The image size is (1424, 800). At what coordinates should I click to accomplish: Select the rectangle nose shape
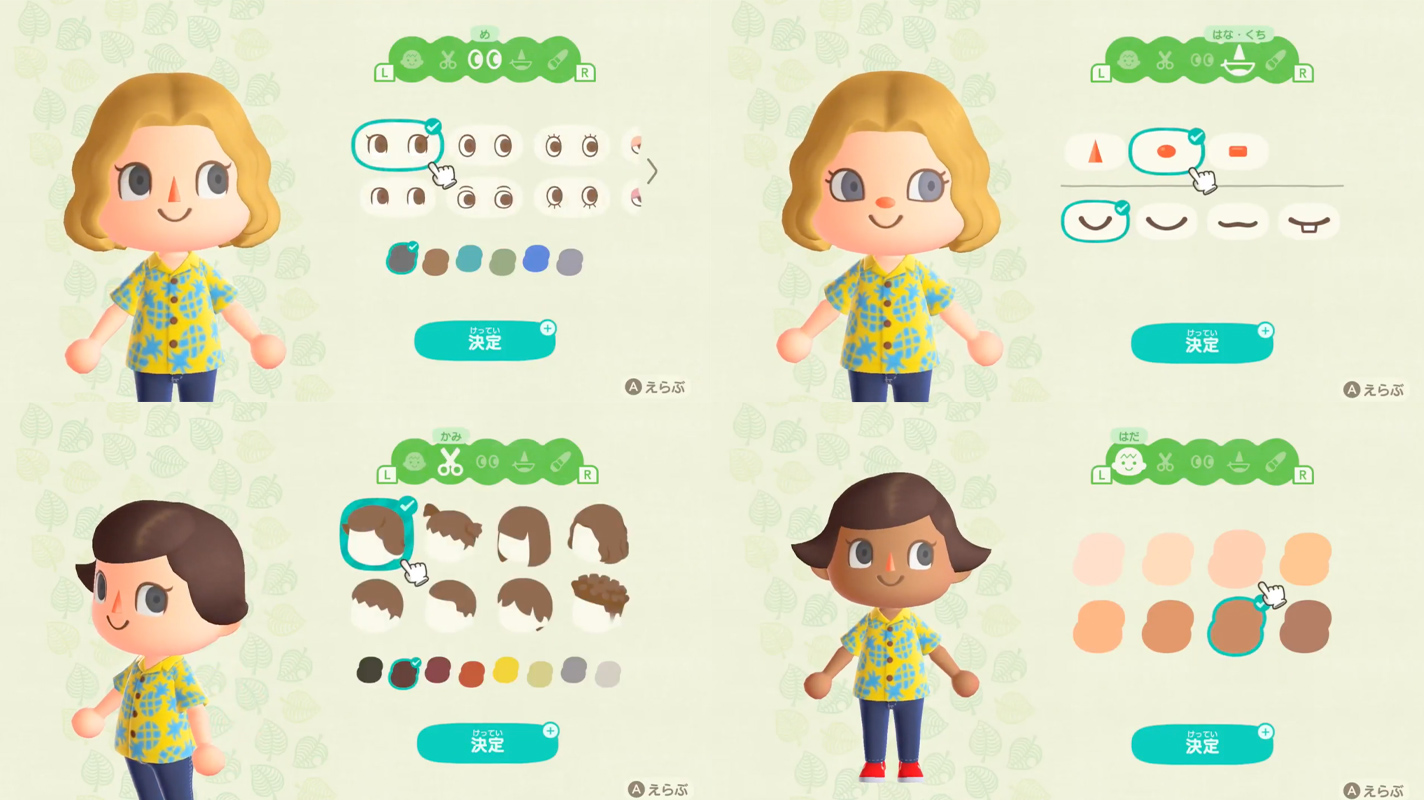click(1237, 151)
